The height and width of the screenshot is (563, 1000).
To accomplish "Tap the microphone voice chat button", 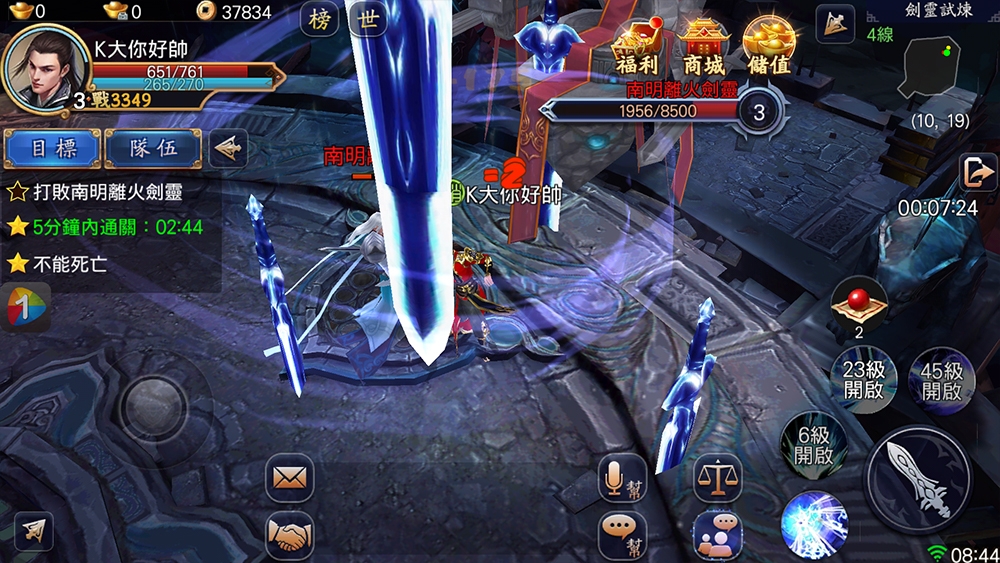I will pyautogui.click(x=622, y=478).
